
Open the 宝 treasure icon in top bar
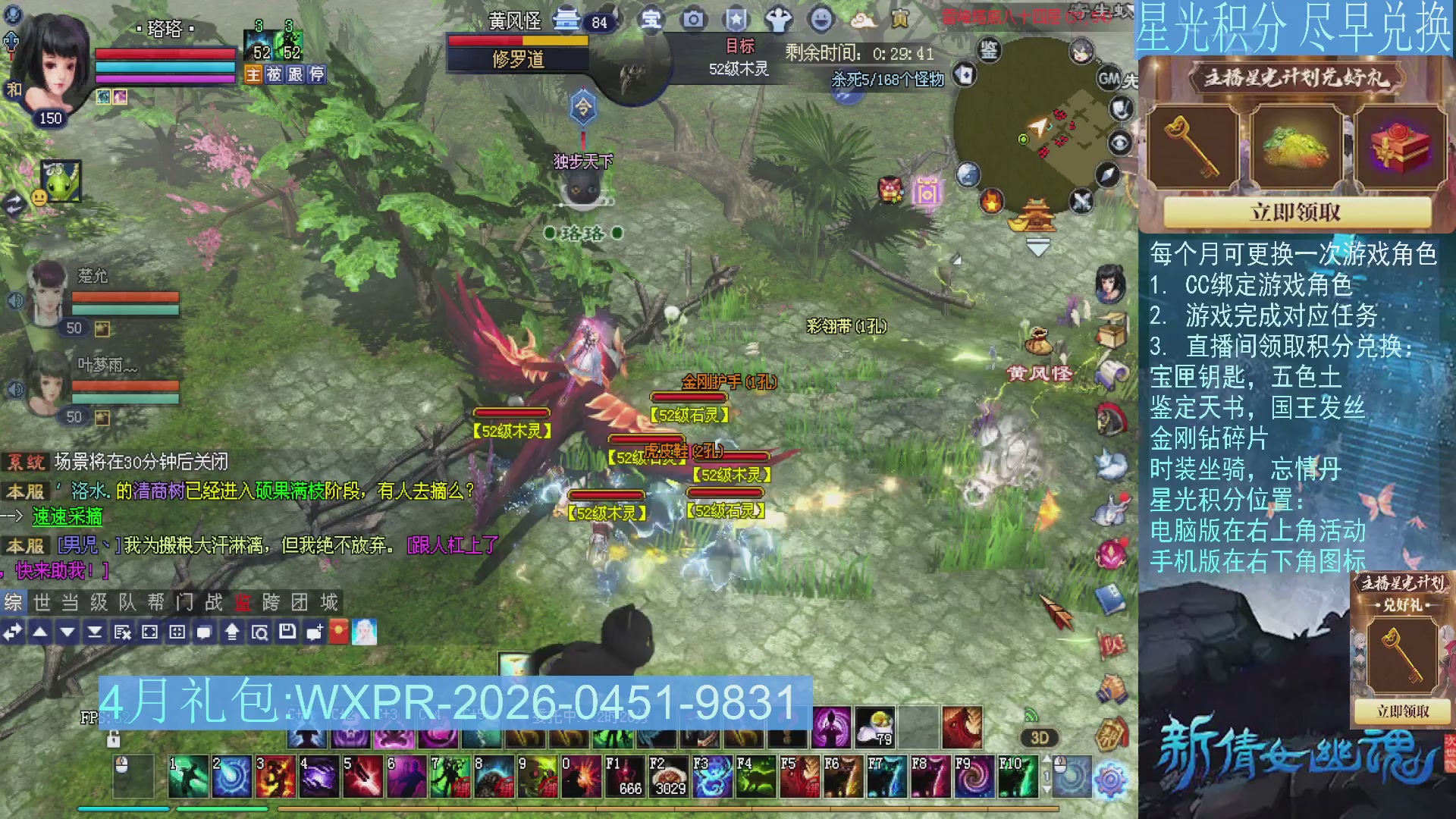(x=651, y=20)
